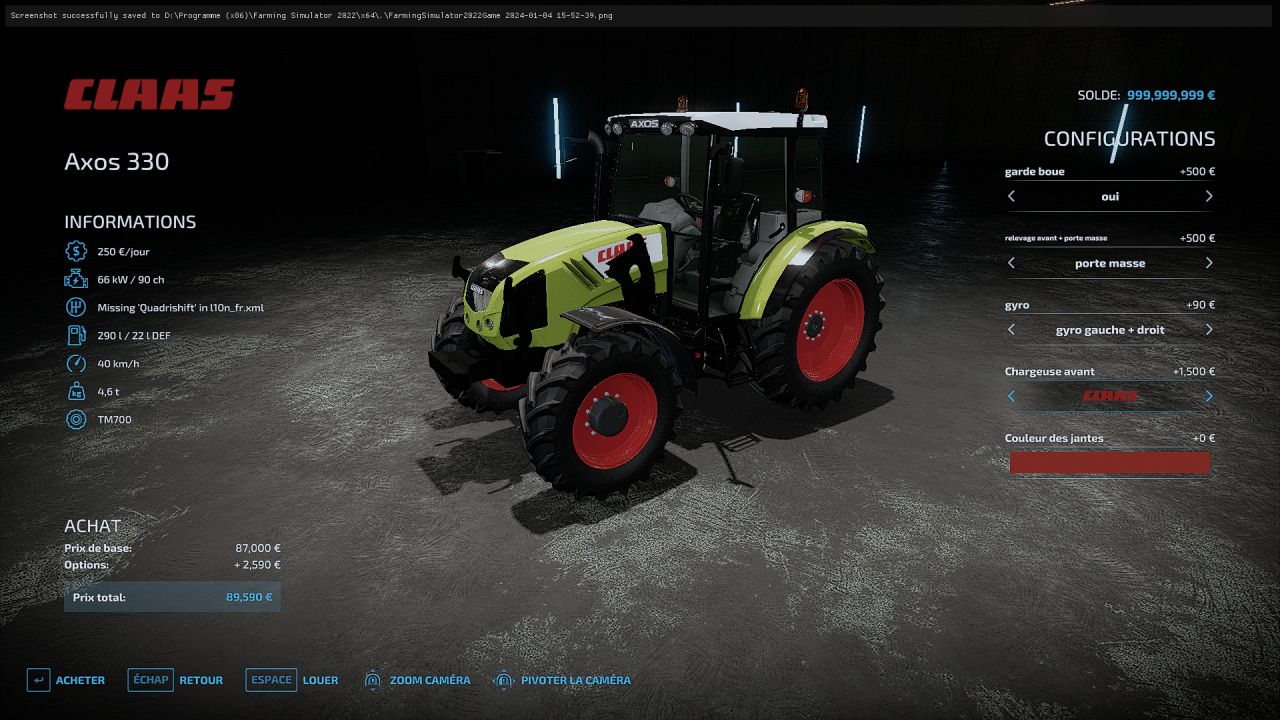Buy the tractor with Acheter

click(67, 680)
